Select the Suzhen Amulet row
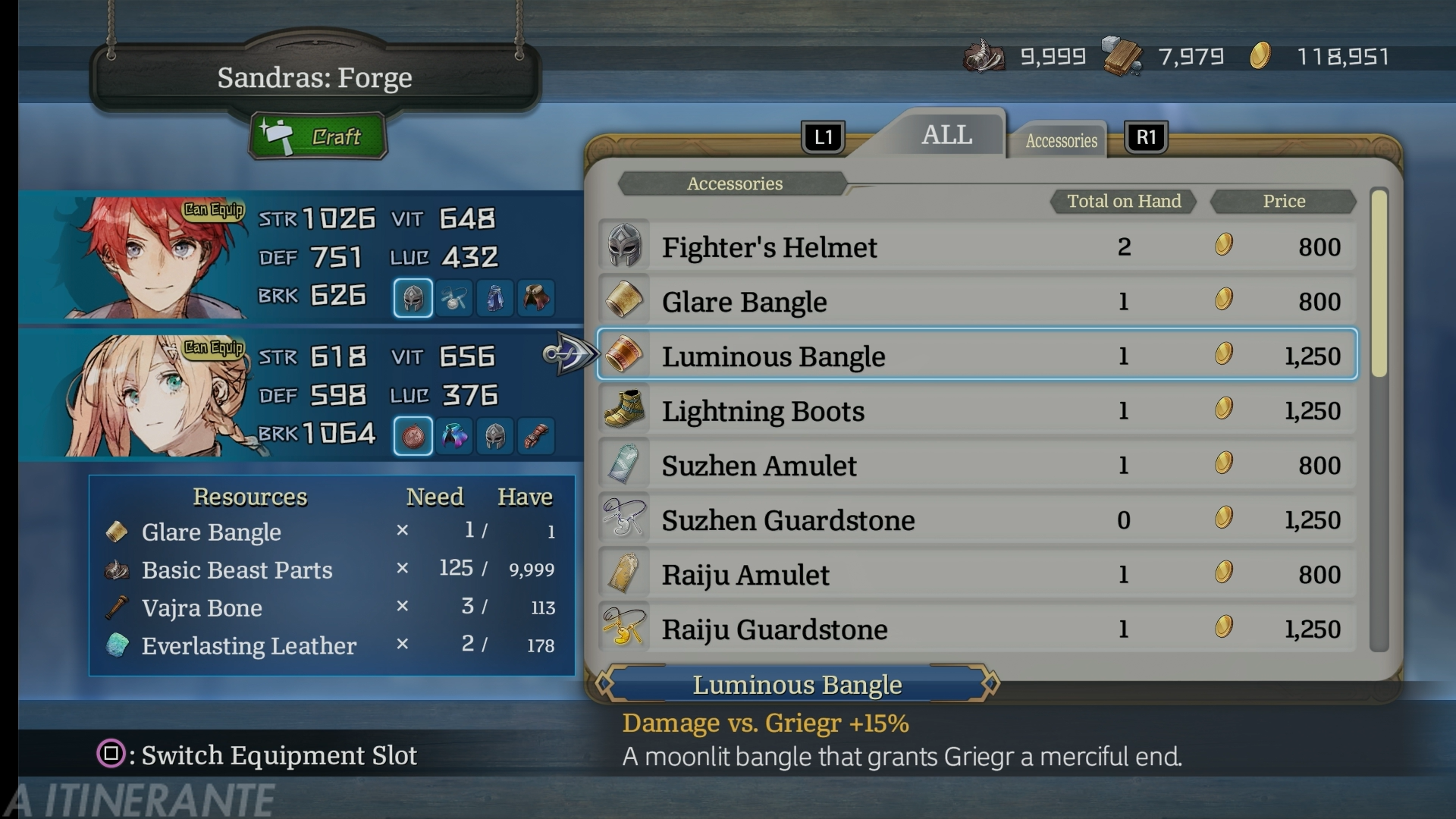Viewport: 1456px width, 819px height. tap(977, 466)
